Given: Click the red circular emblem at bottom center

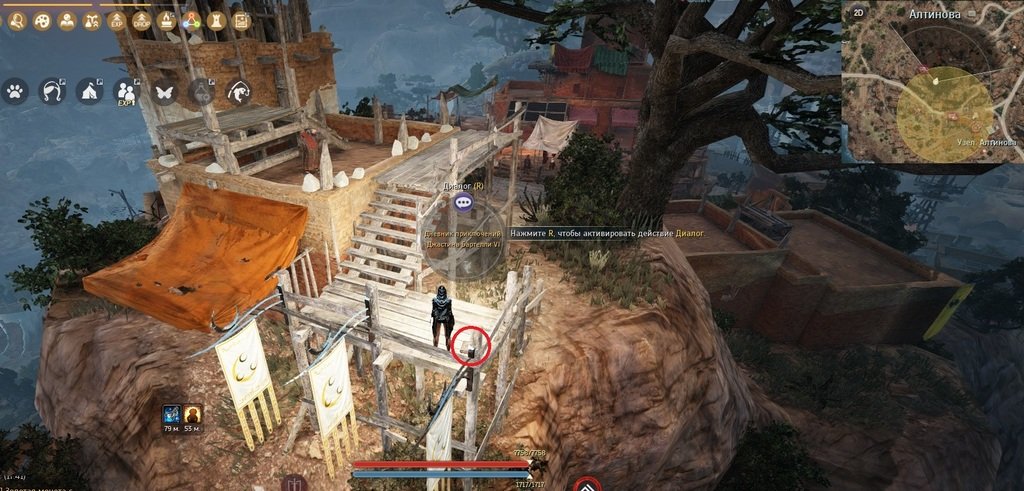Looking at the screenshot, I should [x=587, y=485].
